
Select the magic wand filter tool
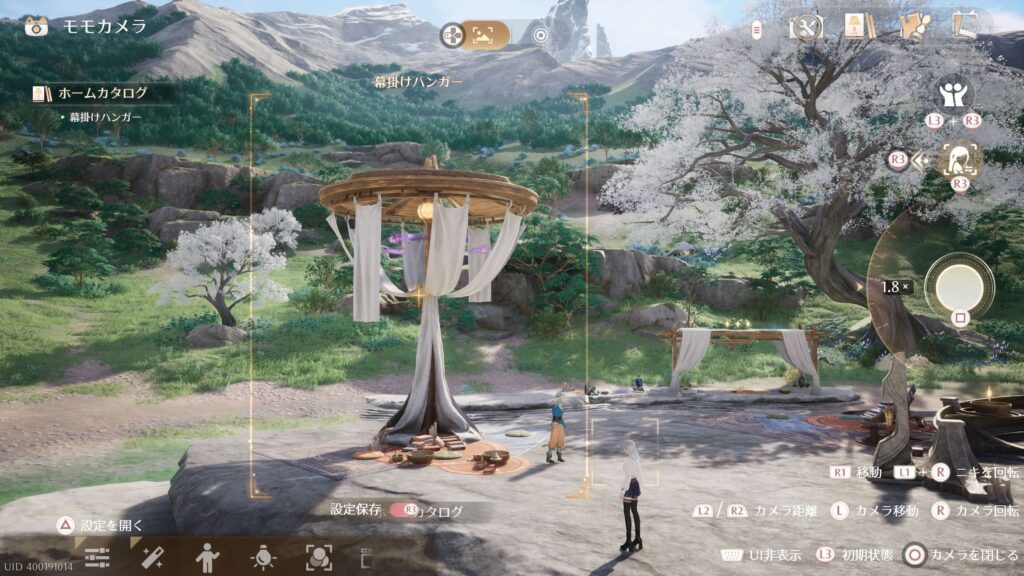[x=152, y=558]
